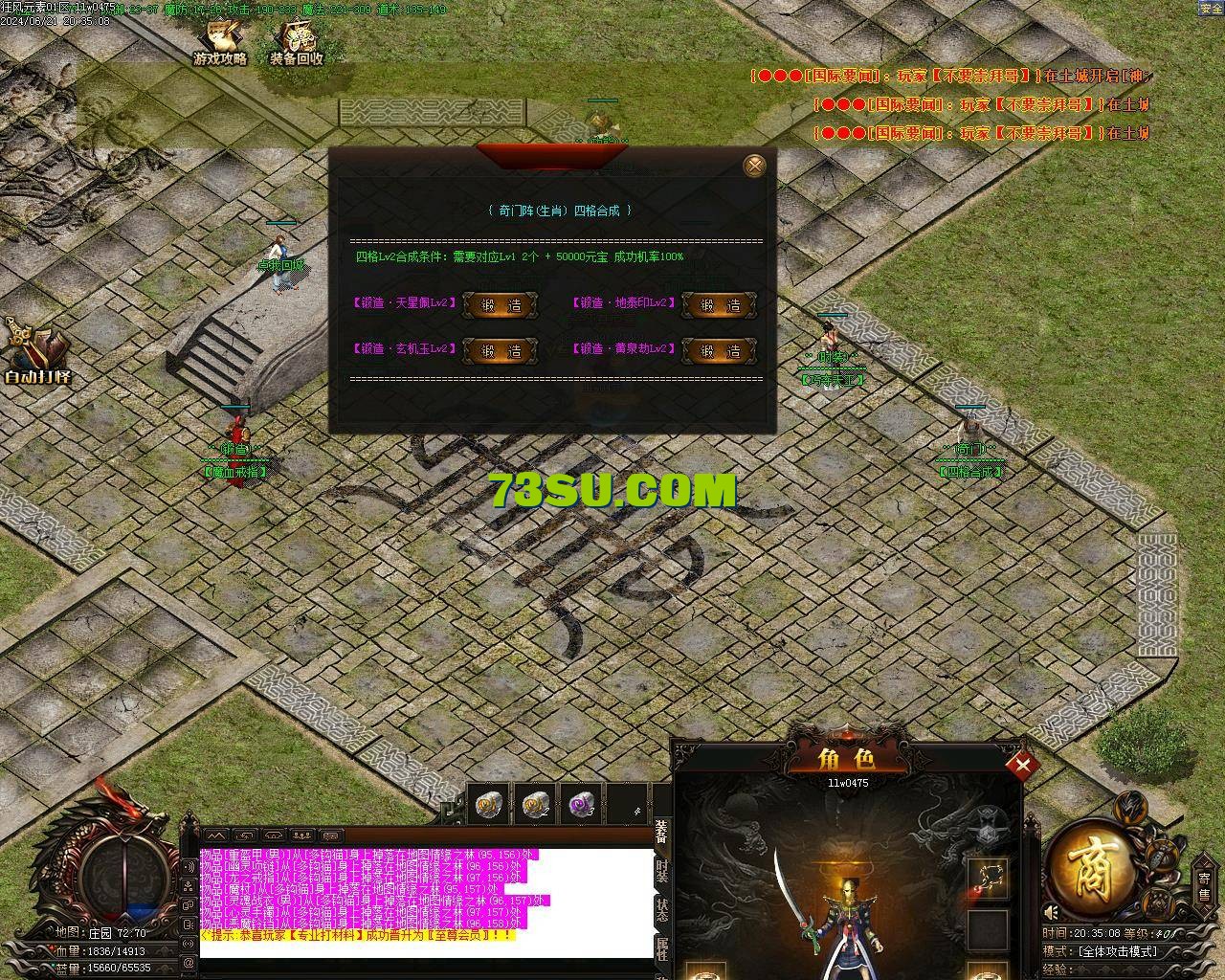Open the 装备回收 equipment recycle menu
Viewport: 1225px width, 980px height.
pos(296,44)
